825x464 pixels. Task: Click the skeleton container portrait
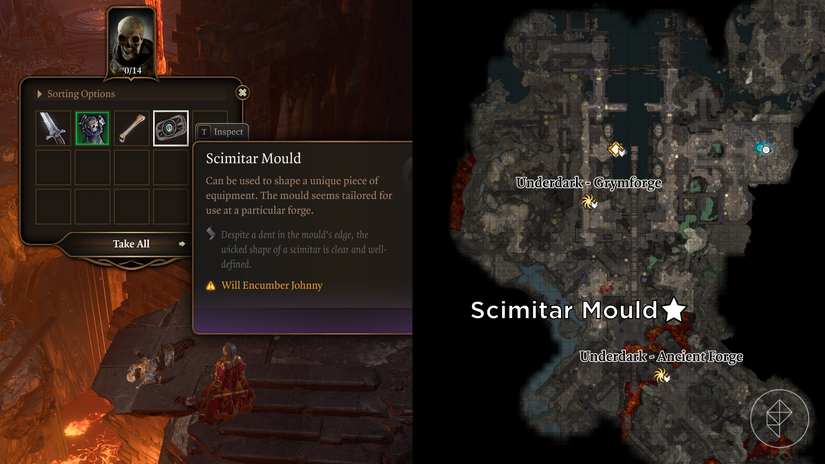point(131,40)
